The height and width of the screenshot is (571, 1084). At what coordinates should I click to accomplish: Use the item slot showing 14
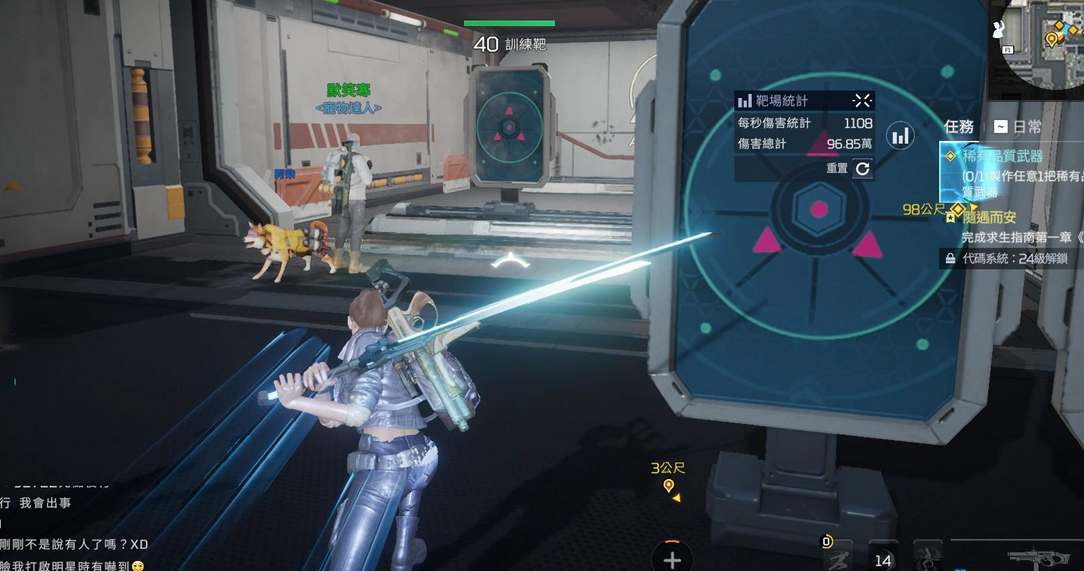(x=882, y=558)
